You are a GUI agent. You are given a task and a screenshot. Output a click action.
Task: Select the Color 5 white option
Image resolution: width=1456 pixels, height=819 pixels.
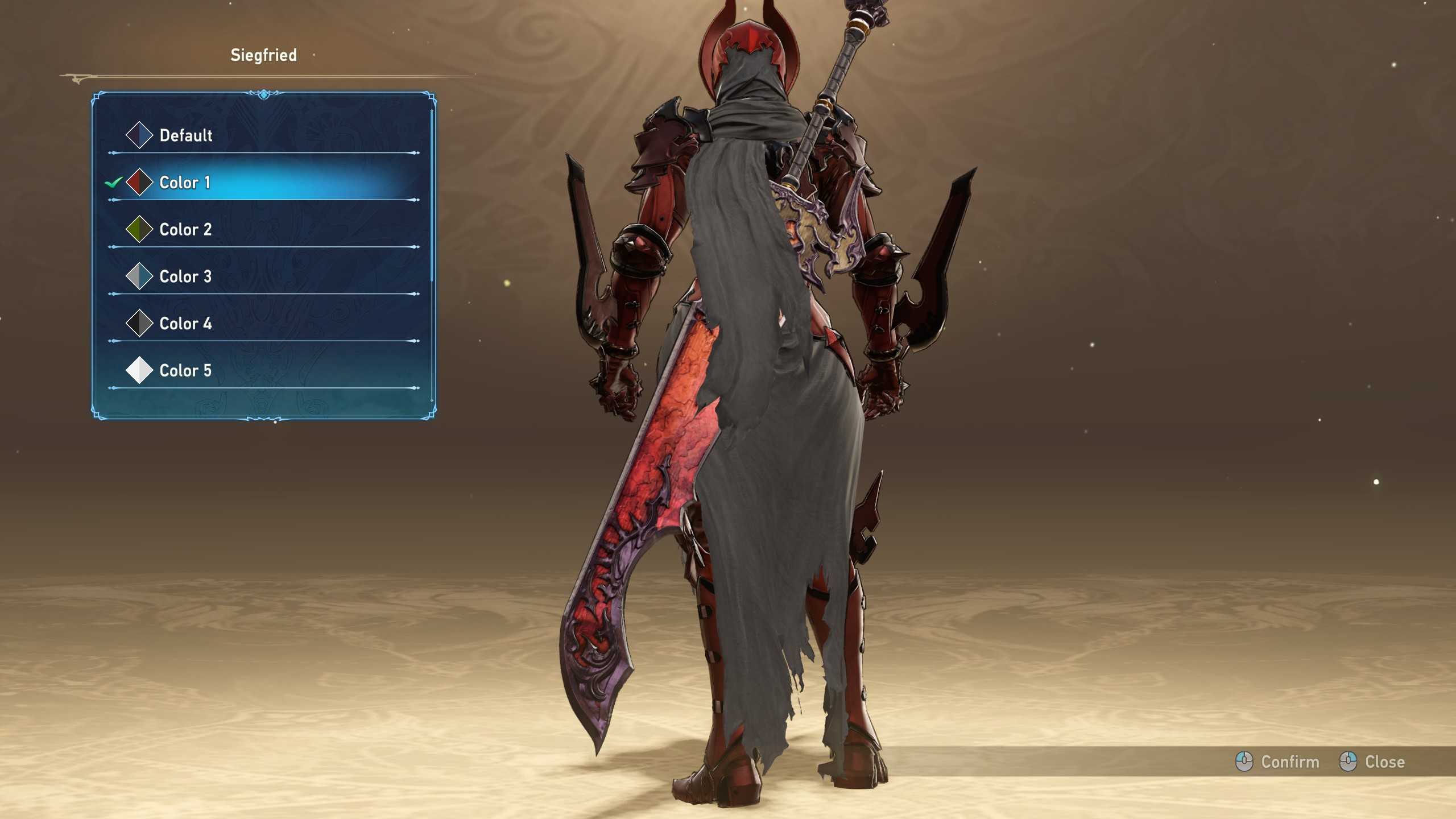coord(185,371)
